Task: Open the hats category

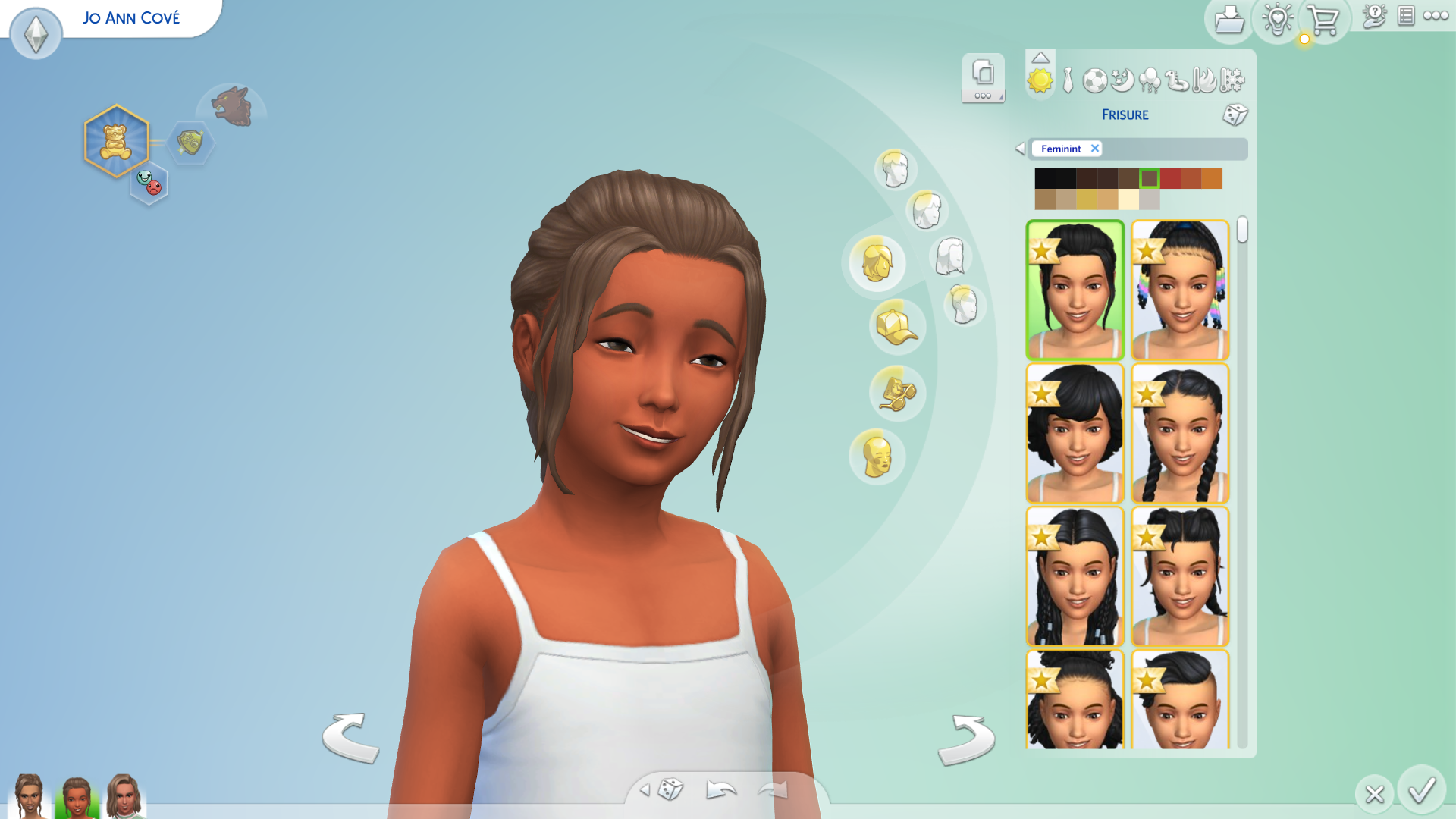Action: (896, 327)
